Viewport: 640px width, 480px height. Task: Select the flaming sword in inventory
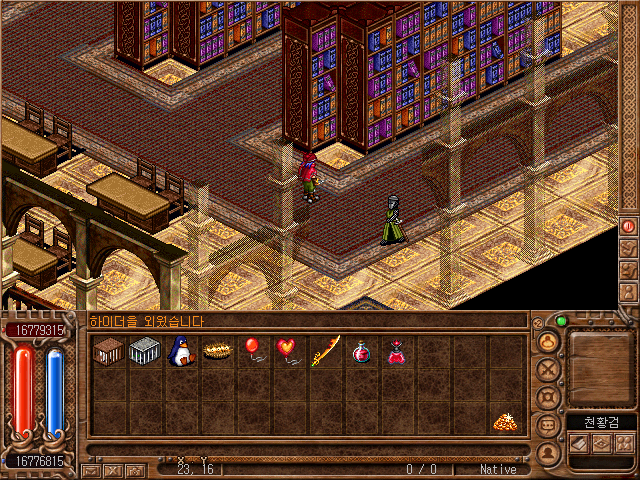click(x=325, y=352)
